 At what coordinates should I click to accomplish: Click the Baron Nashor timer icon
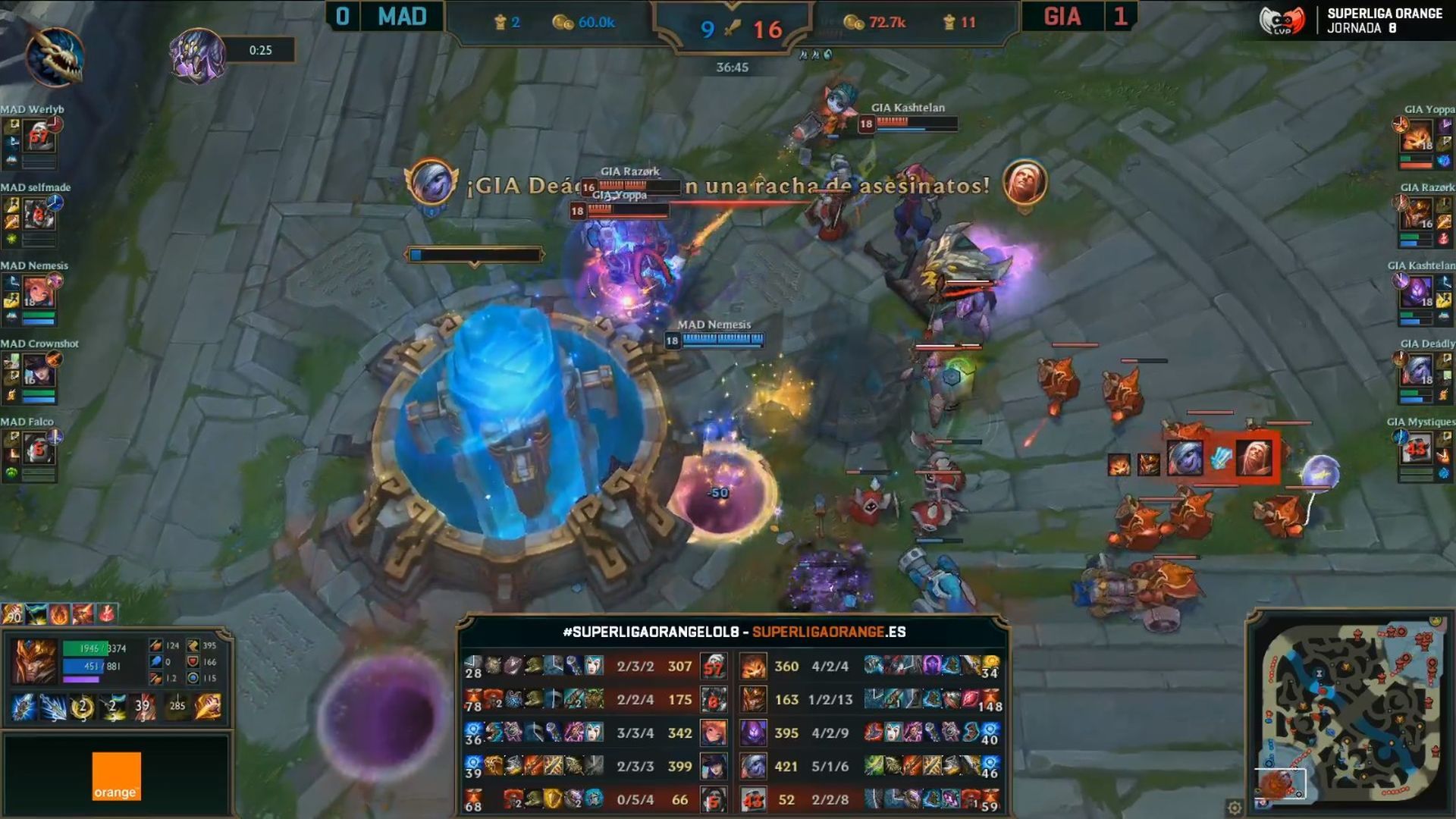[x=197, y=55]
